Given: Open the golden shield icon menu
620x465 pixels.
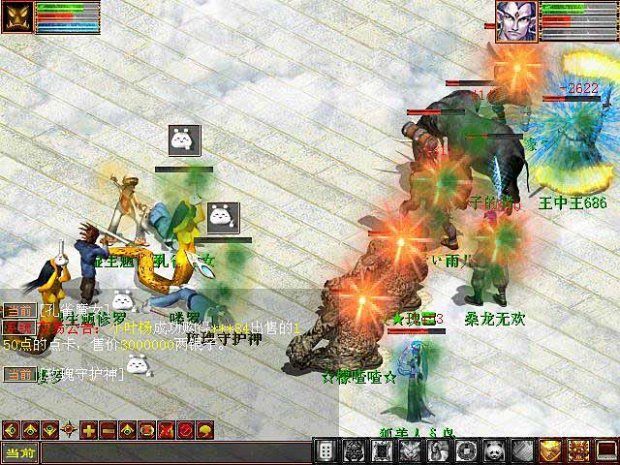Looking at the screenshot, I should click(x=550, y=451).
